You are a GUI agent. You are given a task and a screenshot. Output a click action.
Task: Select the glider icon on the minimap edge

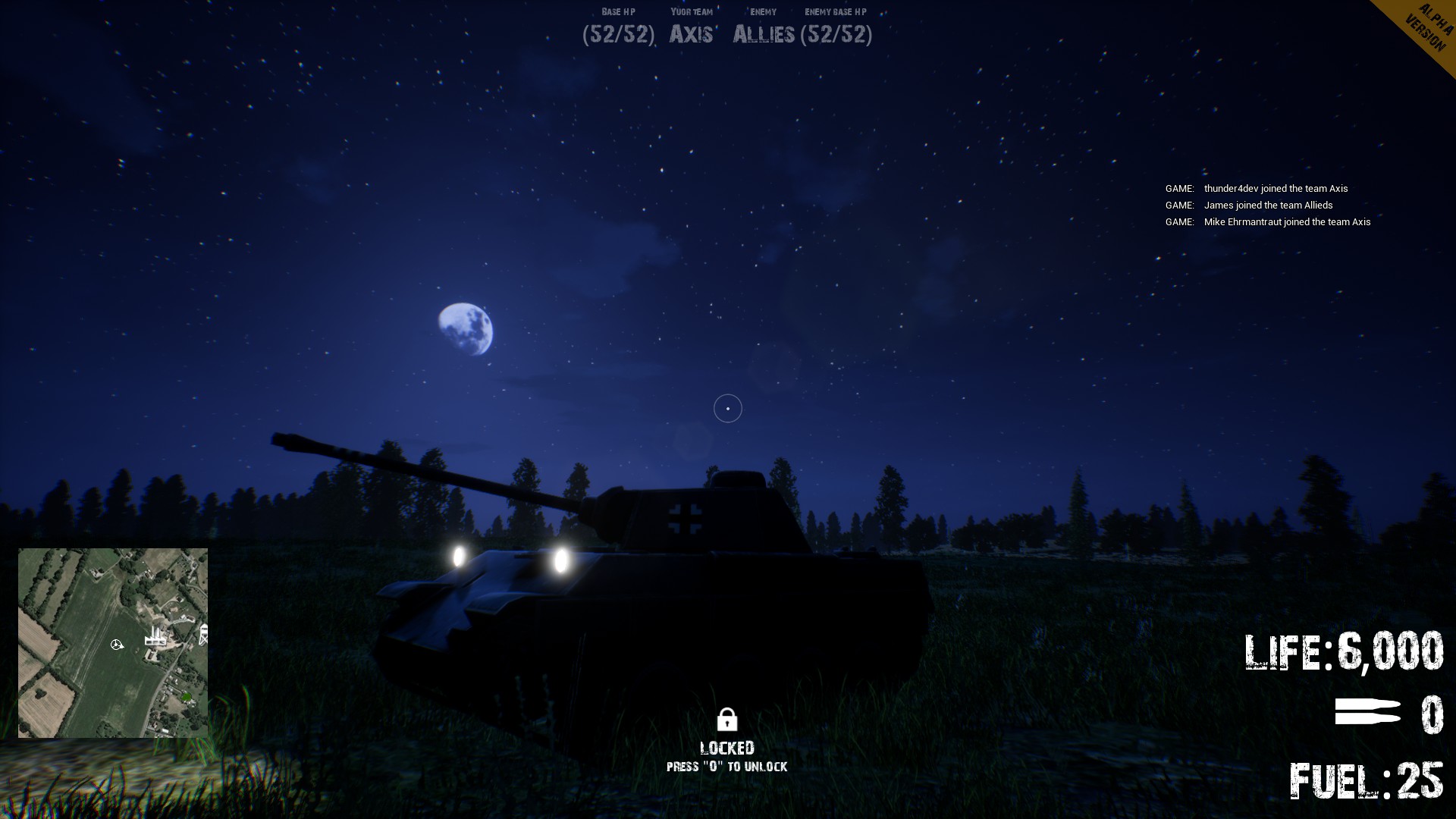pyautogui.click(x=204, y=633)
